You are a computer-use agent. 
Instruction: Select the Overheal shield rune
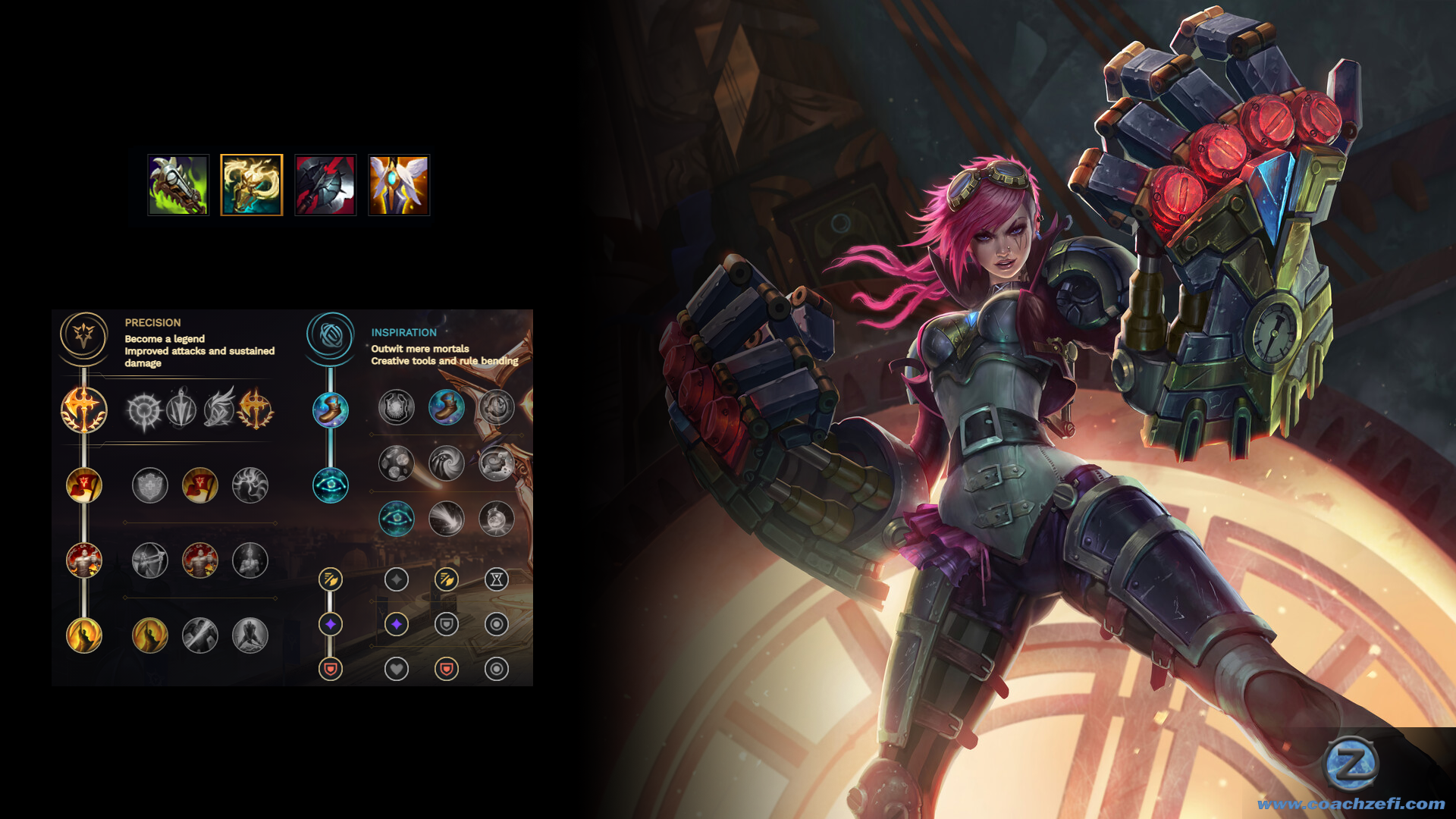[x=150, y=485]
